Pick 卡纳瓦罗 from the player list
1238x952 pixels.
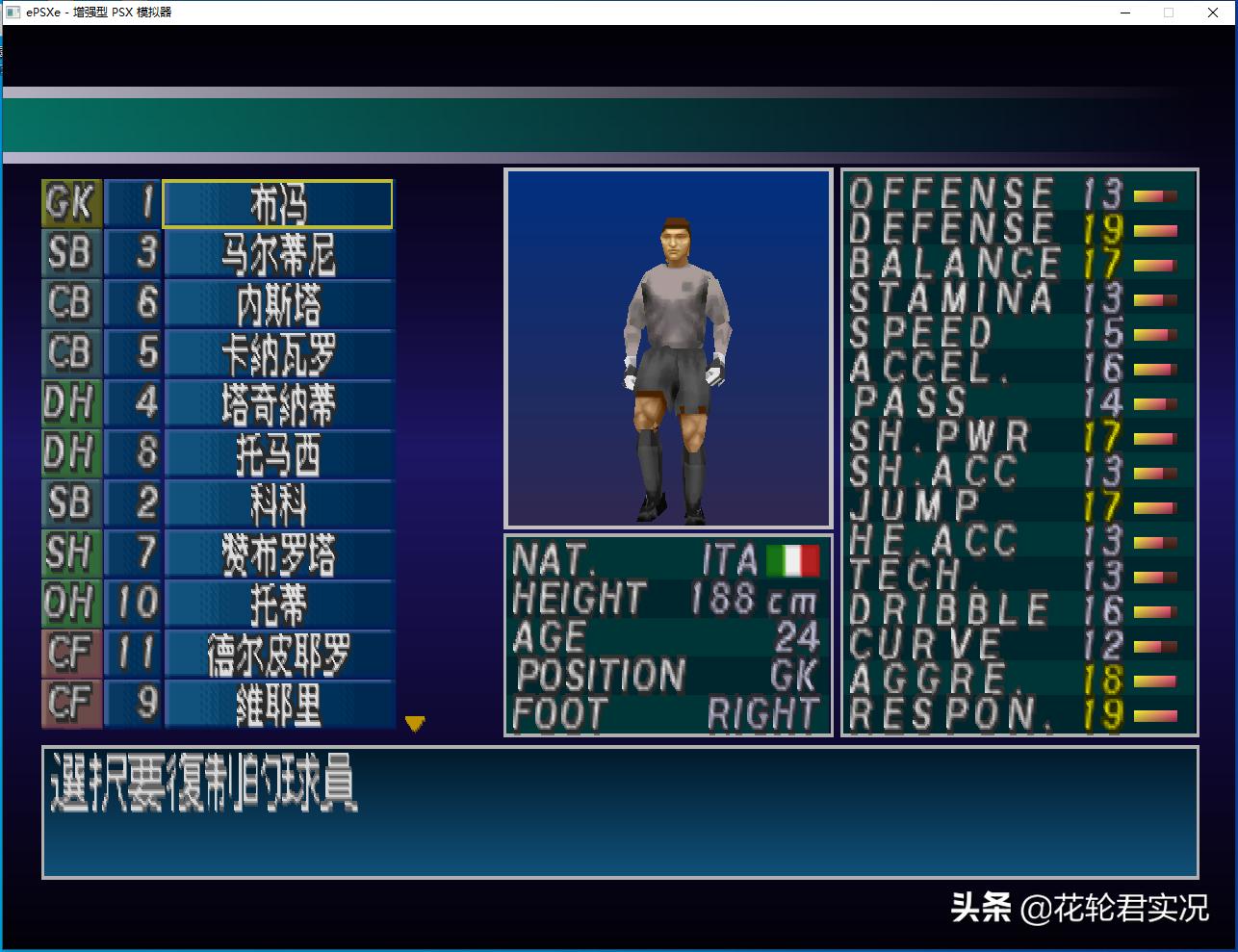(x=279, y=354)
